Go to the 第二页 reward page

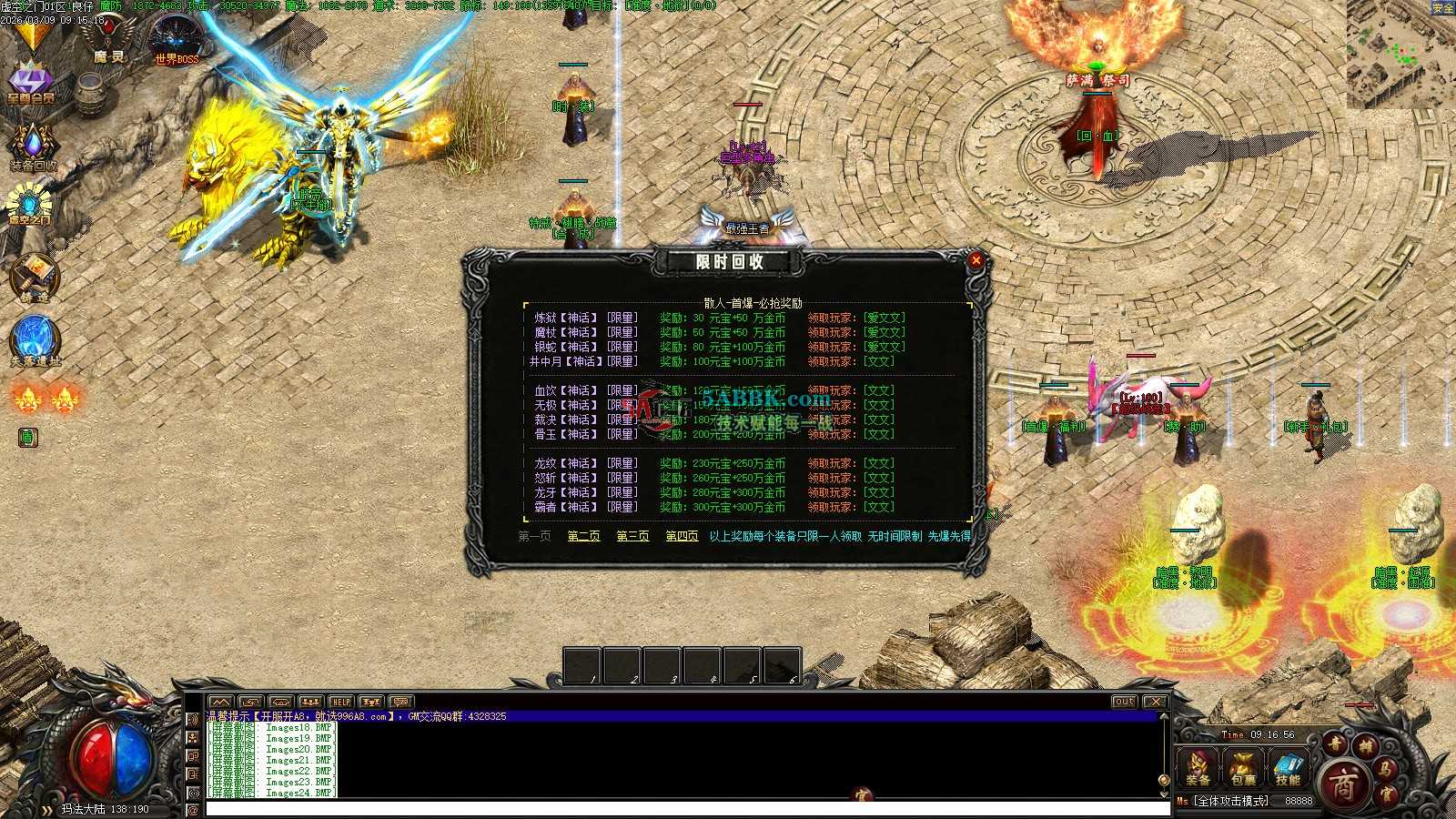click(x=583, y=536)
